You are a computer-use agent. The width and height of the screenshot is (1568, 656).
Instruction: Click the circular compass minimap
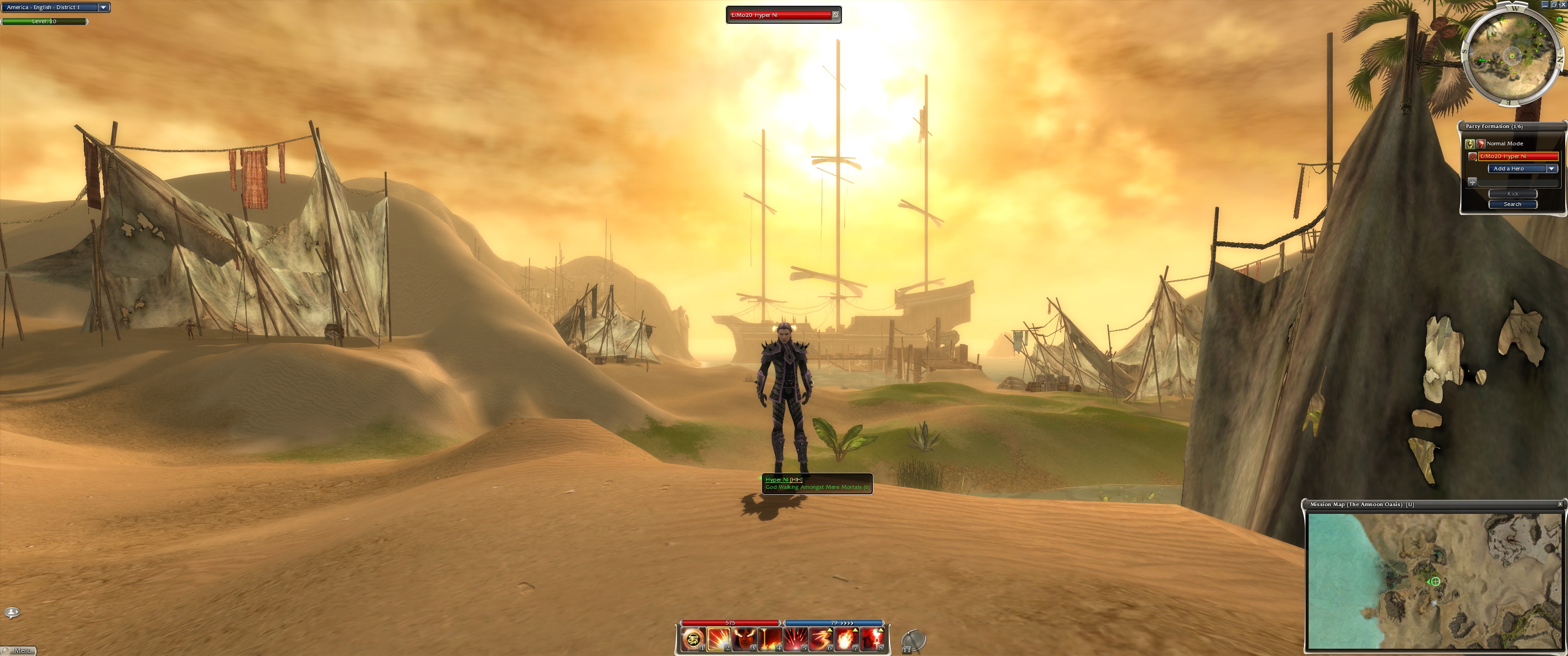pyautogui.click(x=1512, y=56)
